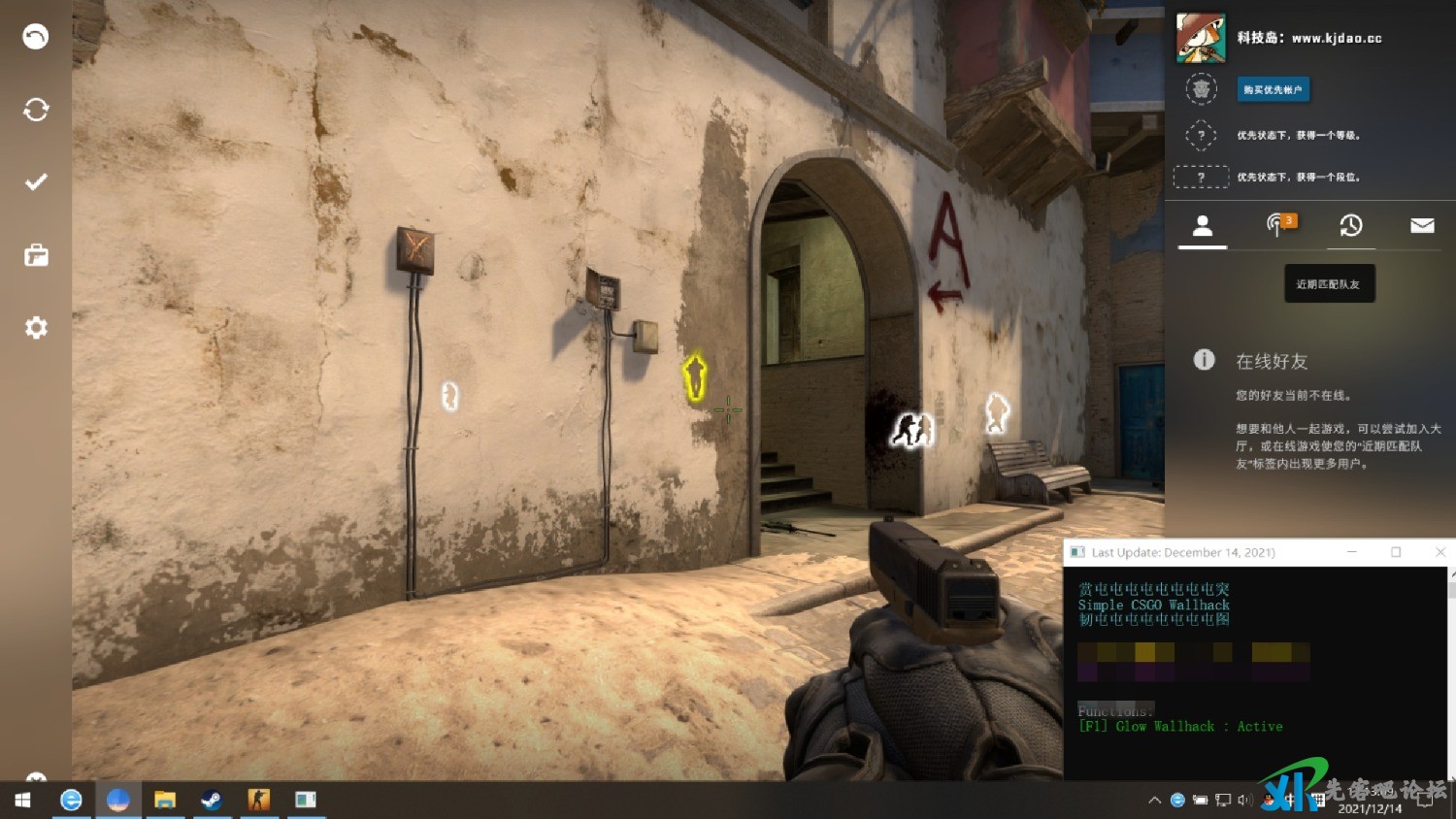Open Steam from the taskbar
Viewport: 1456px width, 819px height.
[x=211, y=800]
